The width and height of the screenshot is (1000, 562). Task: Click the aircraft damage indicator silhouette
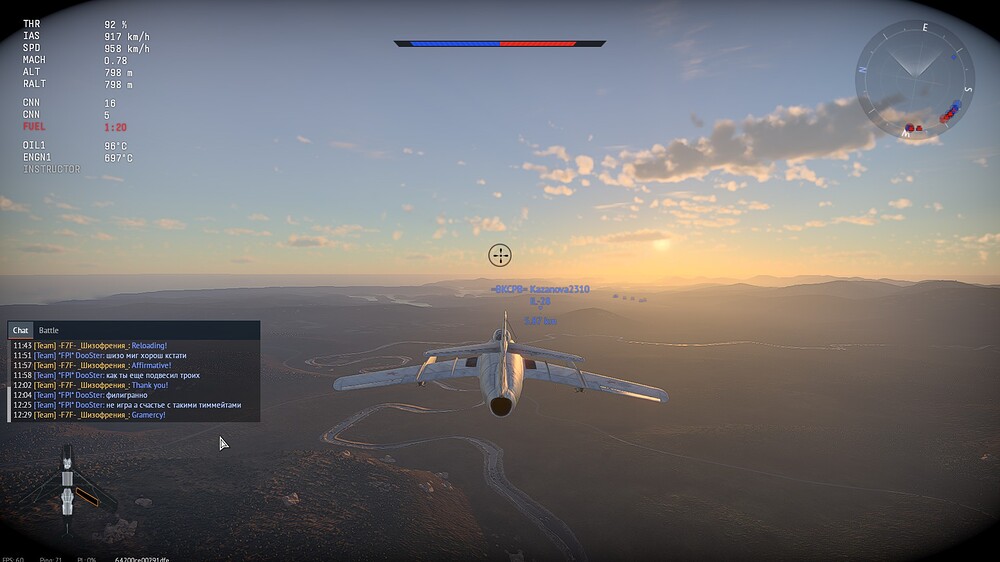click(x=67, y=485)
